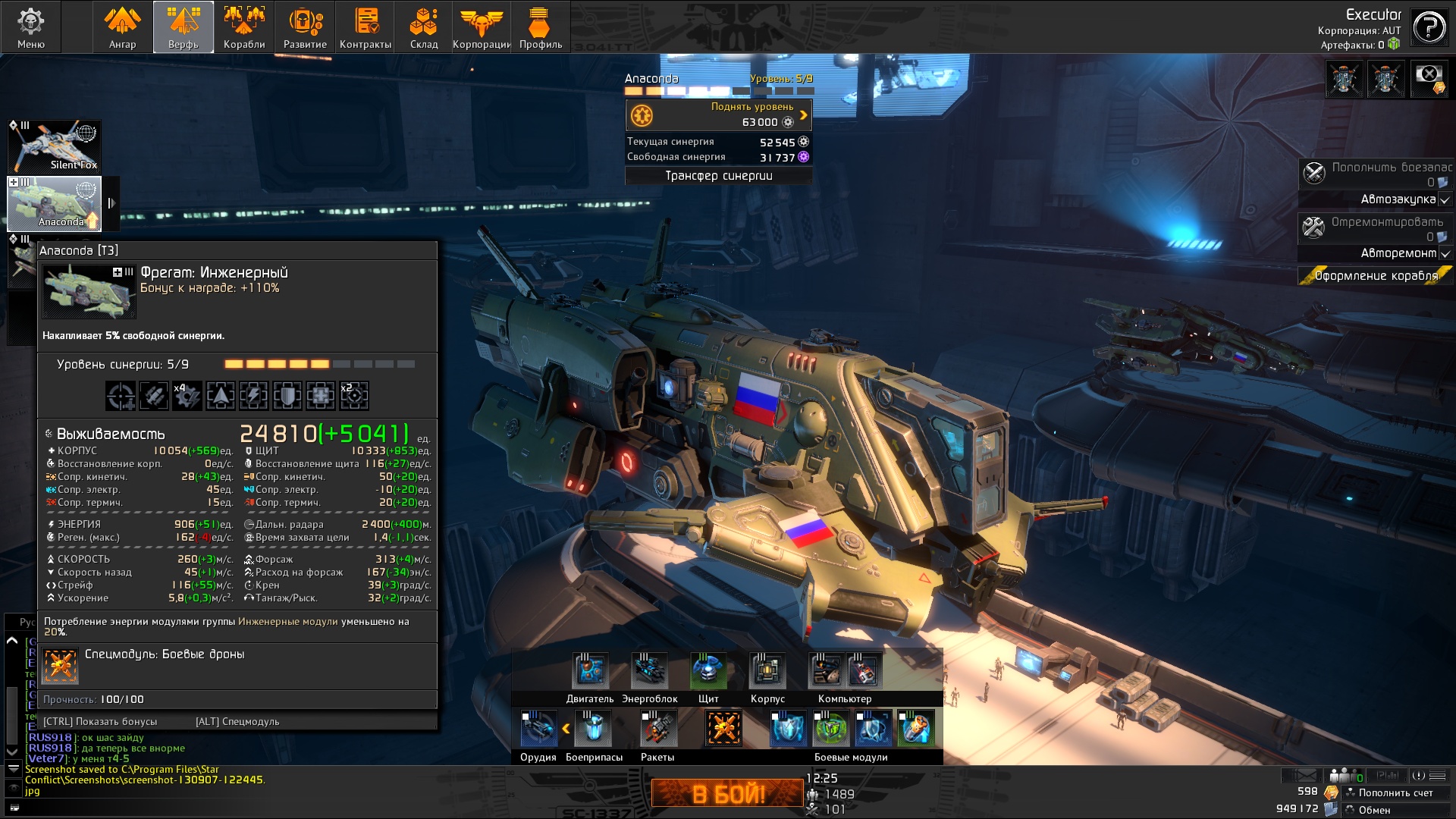Viewport: 1456px width, 819px height.
Task: Open the Корабли section
Action: coord(244,27)
